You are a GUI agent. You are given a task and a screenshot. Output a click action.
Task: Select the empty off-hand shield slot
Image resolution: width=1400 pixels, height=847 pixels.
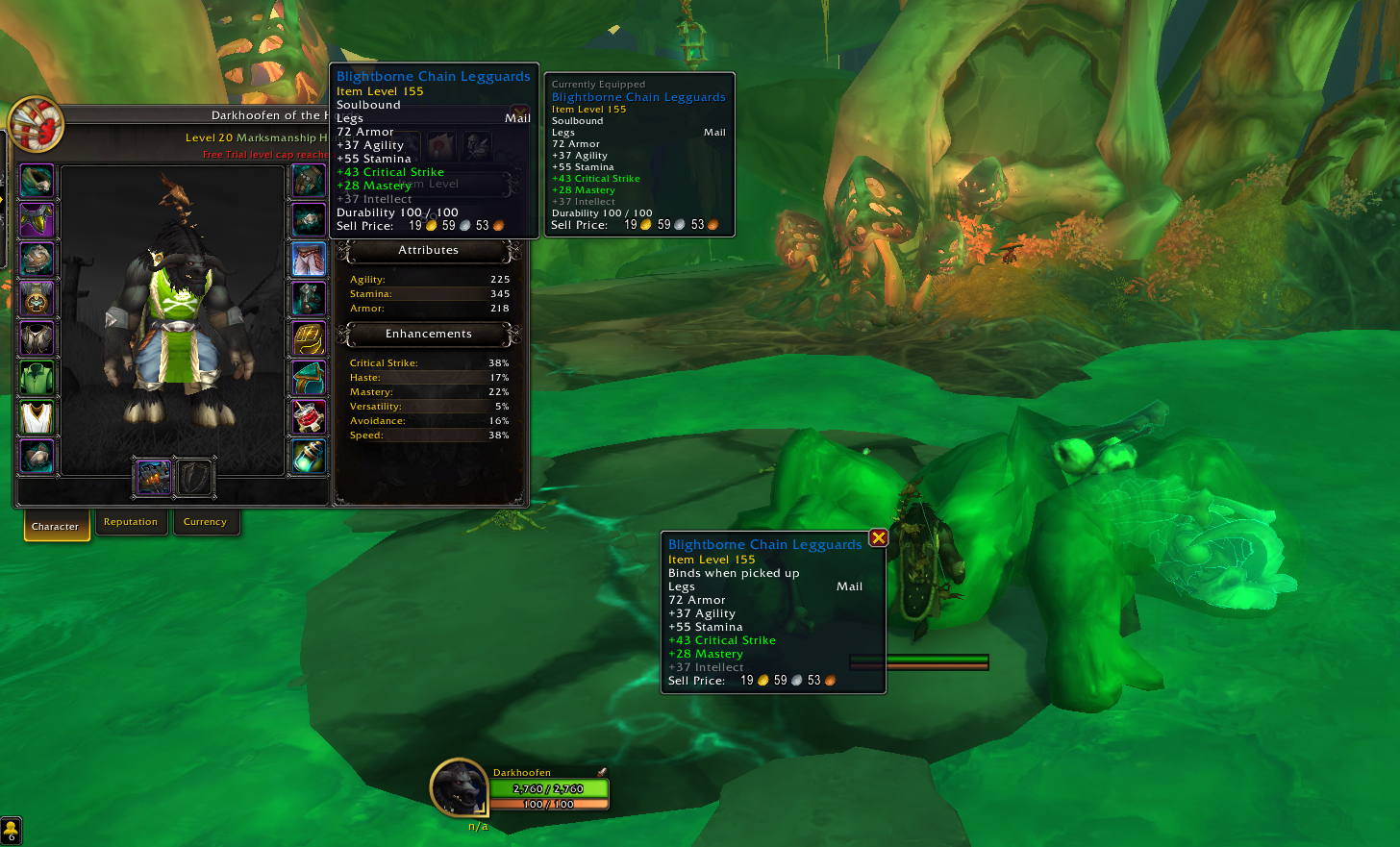[194, 477]
